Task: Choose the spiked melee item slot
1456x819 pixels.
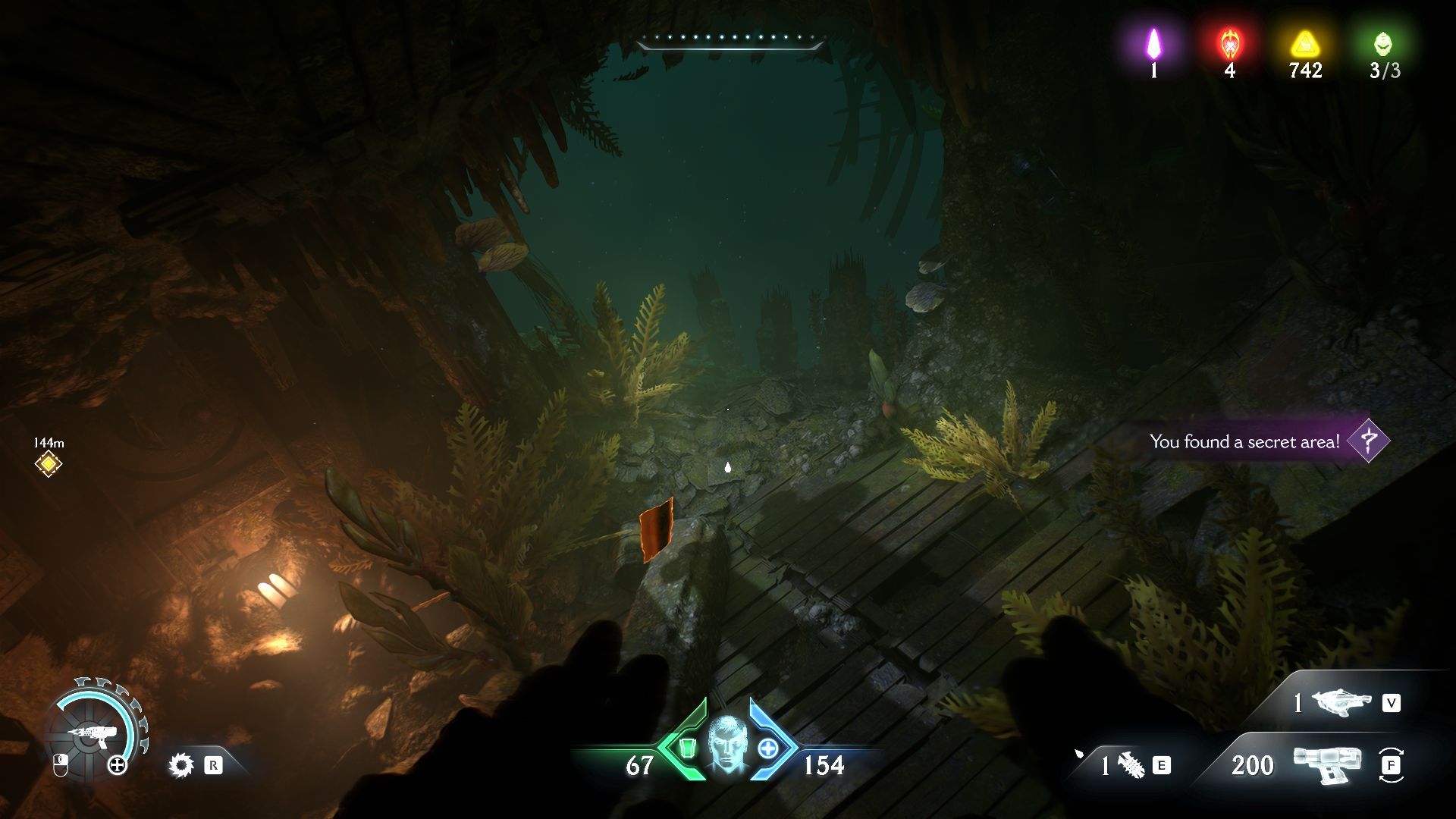Action: 1131,765
